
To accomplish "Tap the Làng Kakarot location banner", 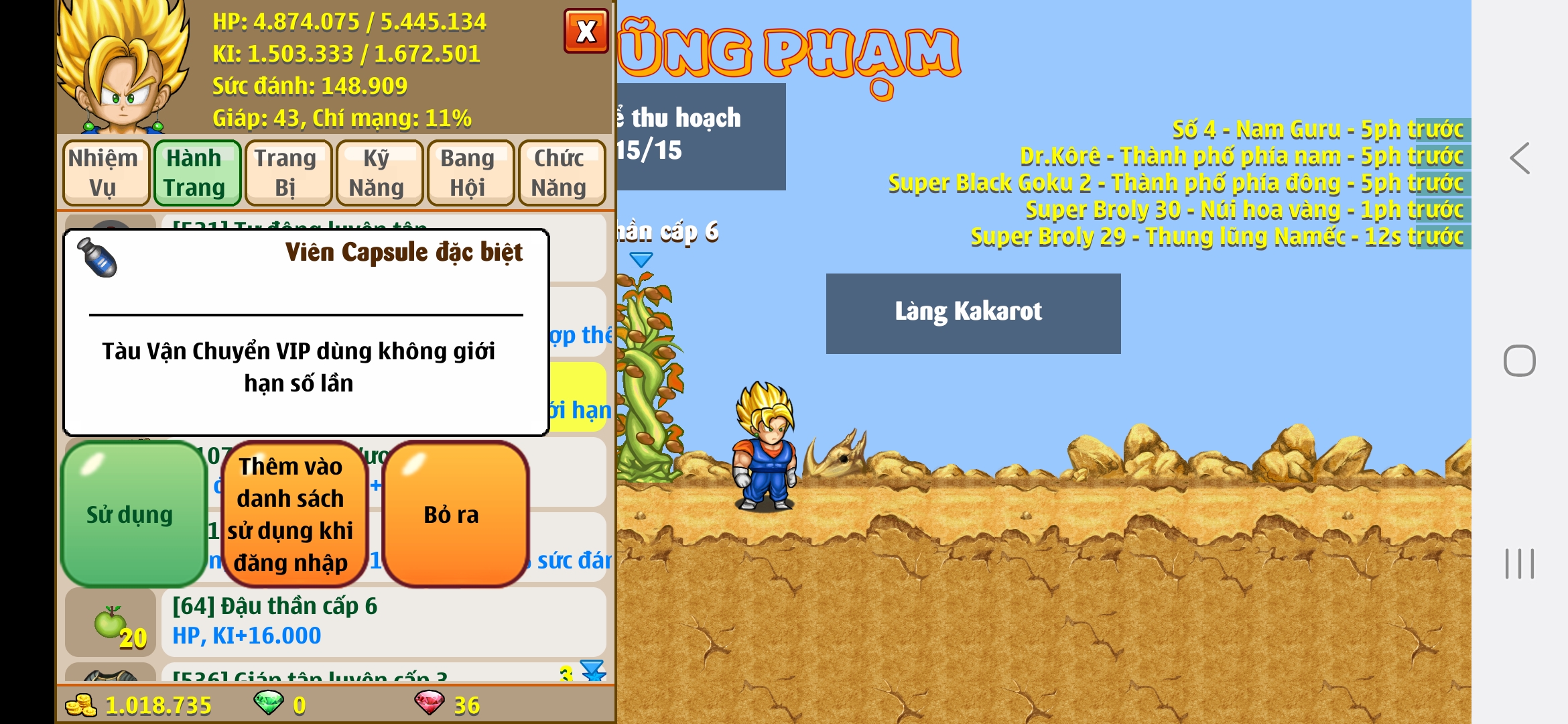I will pos(972,313).
